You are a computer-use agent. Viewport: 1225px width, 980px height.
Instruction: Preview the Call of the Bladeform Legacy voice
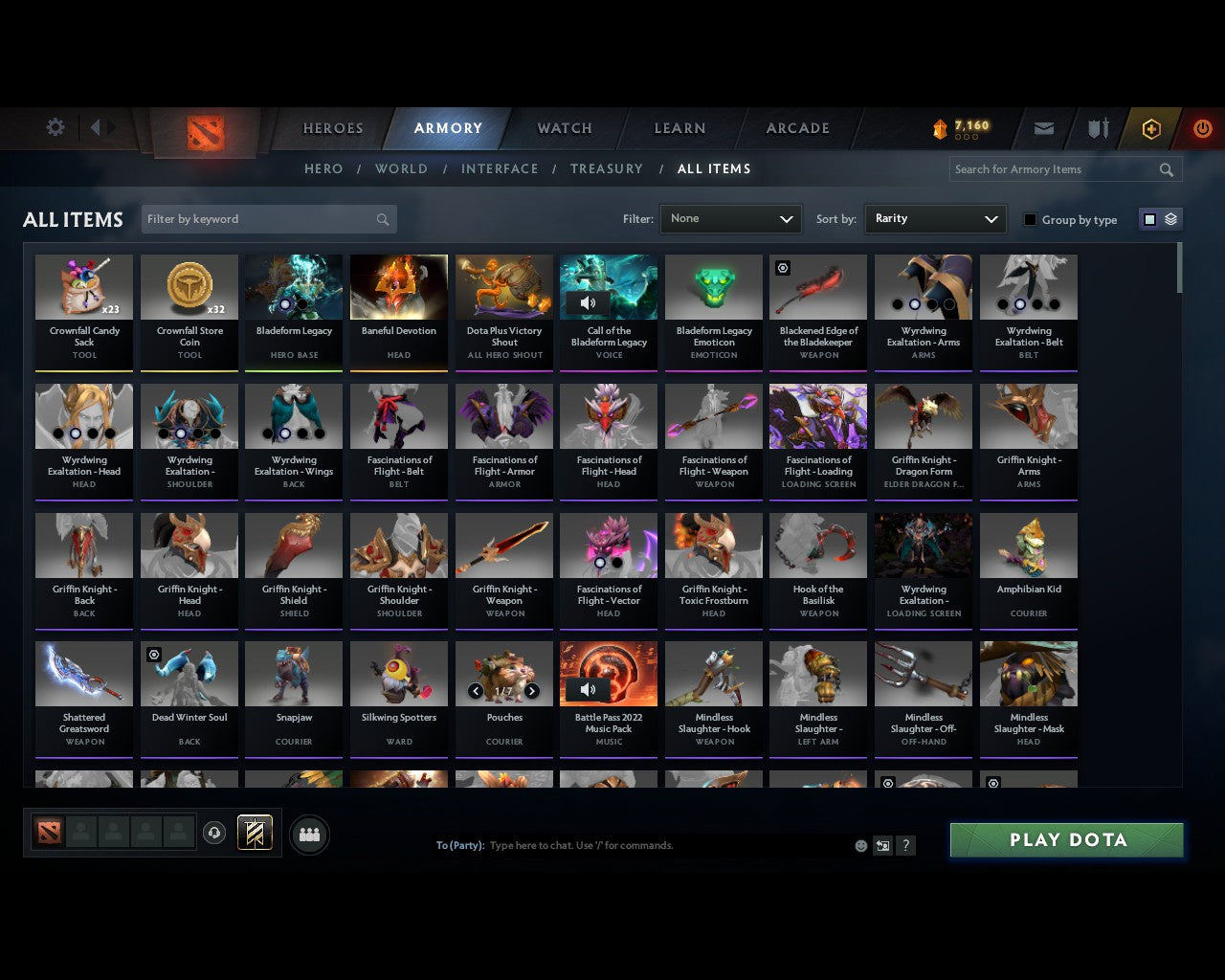coord(588,301)
